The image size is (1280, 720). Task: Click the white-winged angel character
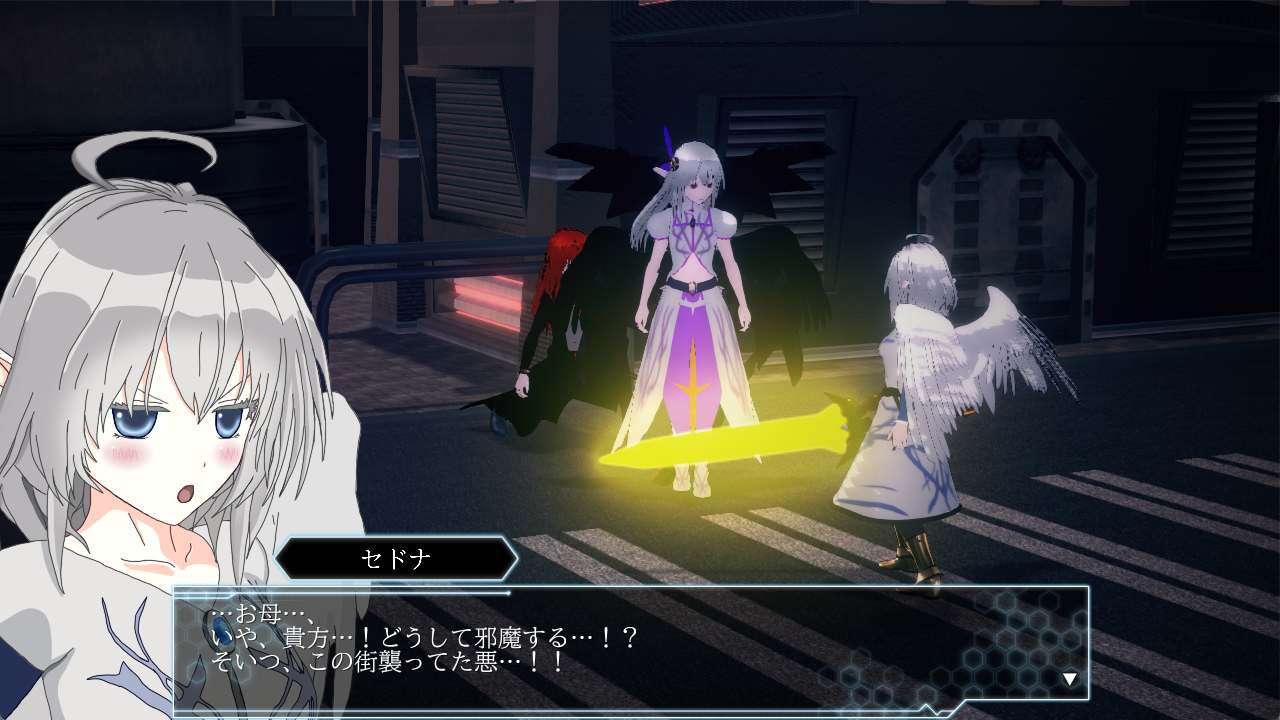(x=920, y=400)
